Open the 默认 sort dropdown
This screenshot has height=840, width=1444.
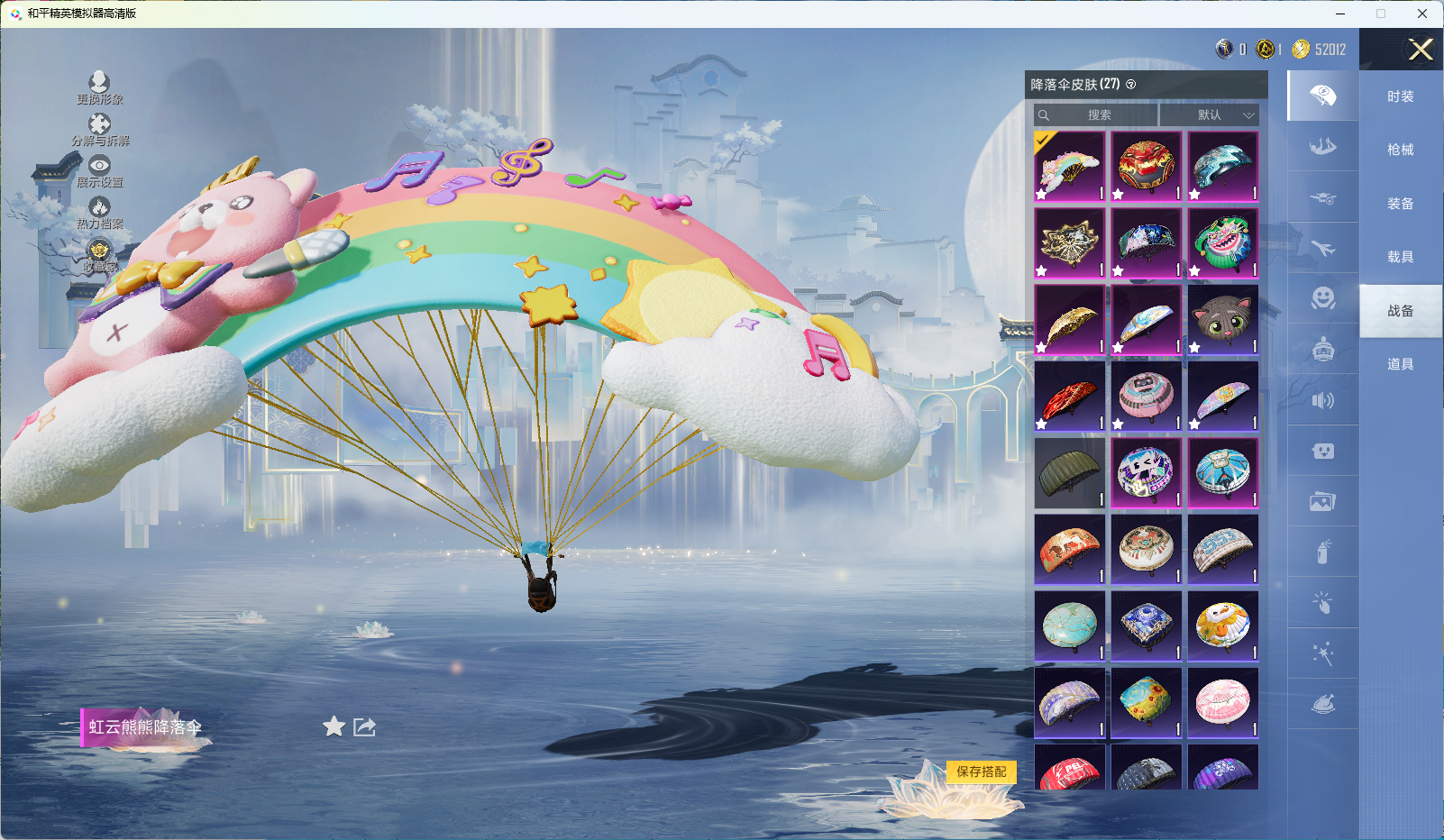pos(1209,115)
